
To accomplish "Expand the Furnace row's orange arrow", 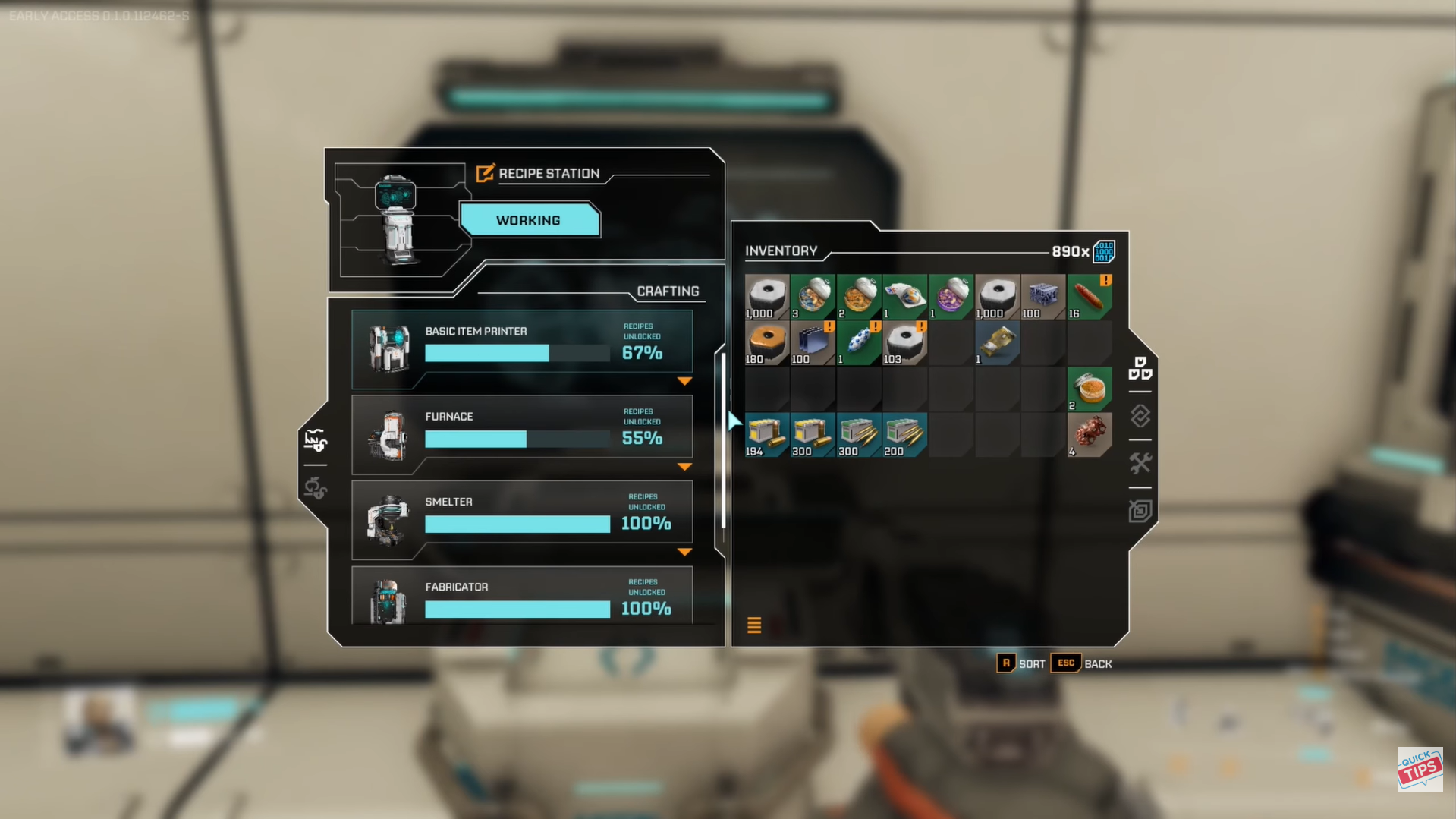I will click(684, 467).
